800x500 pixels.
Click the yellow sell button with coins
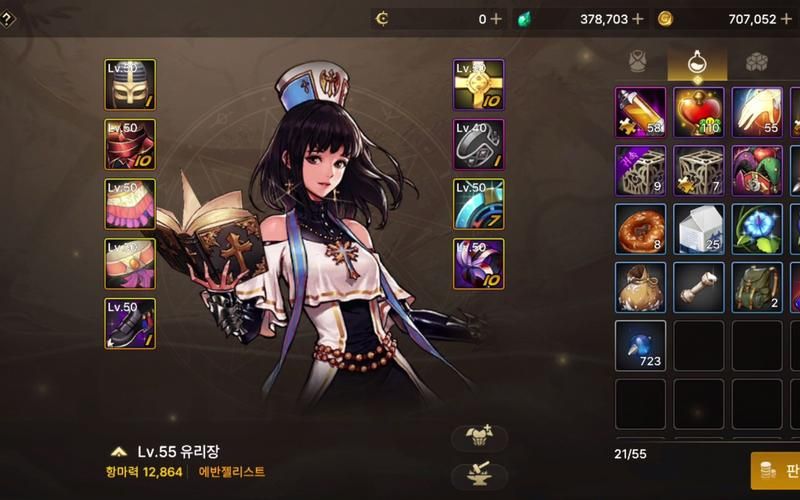click(776, 470)
